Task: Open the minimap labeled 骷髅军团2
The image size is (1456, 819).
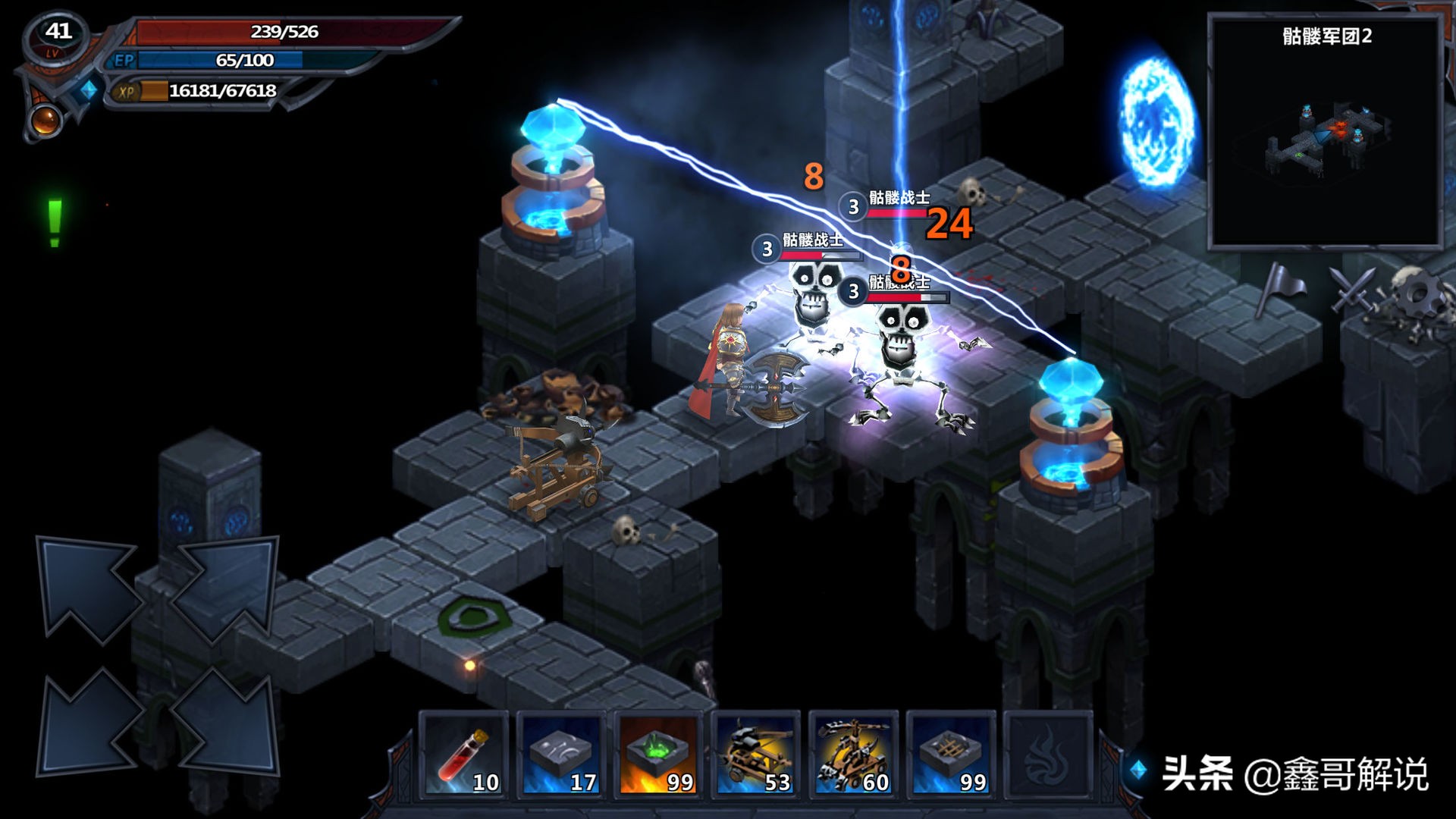Action: pyautogui.click(x=1326, y=133)
